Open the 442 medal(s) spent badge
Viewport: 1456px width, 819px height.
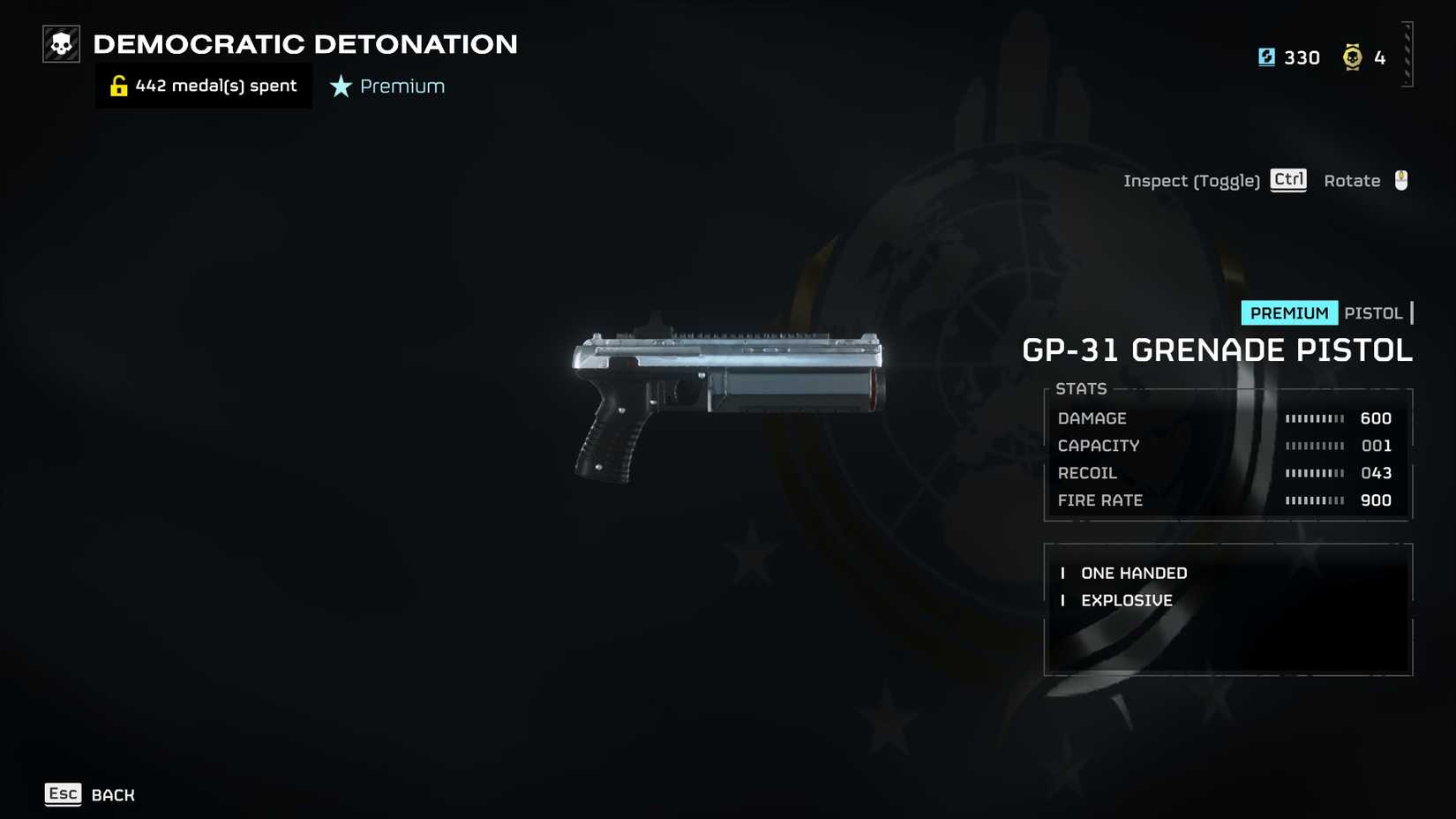pos(203,85)
